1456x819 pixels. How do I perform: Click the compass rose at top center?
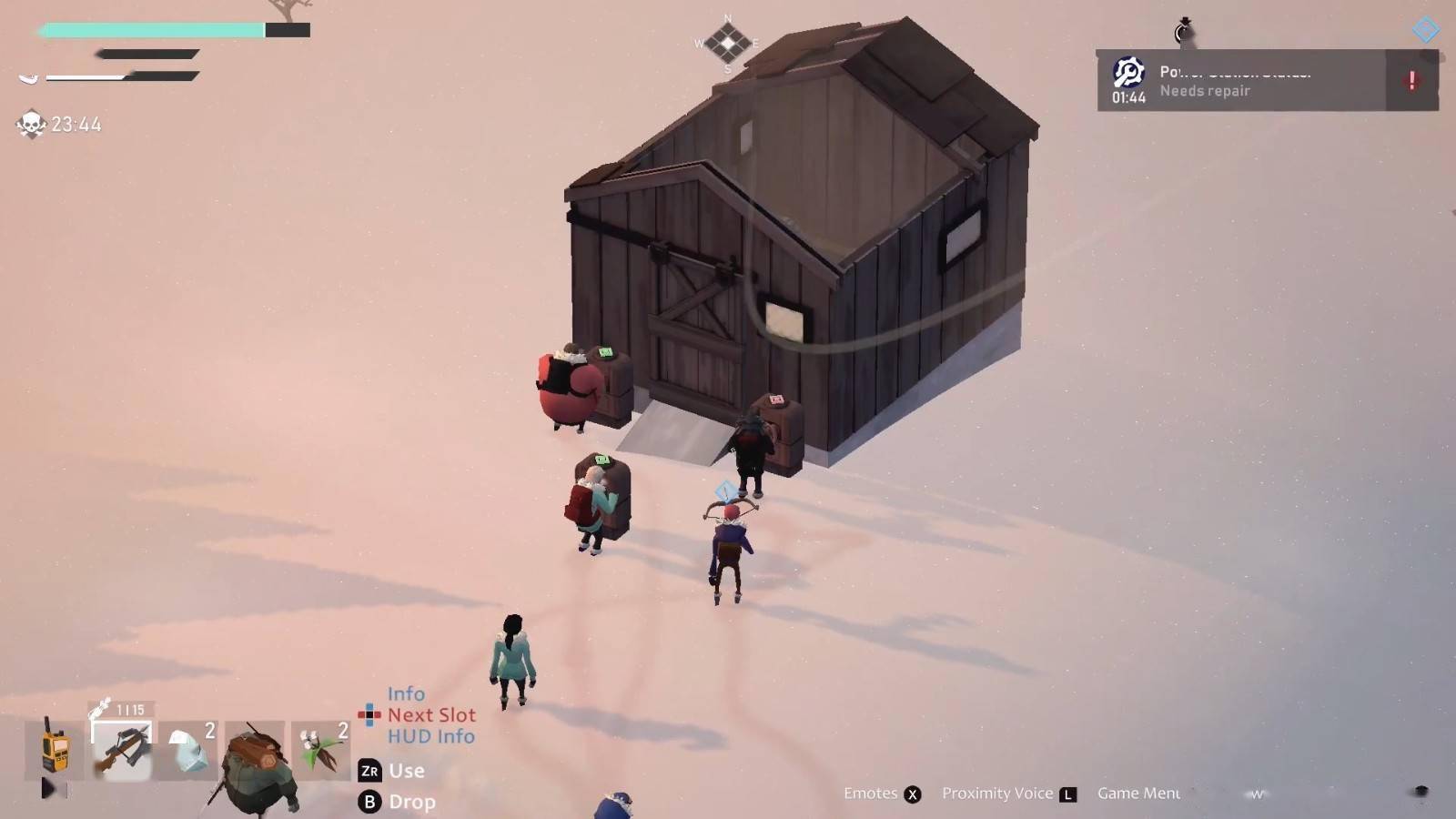point(727,41)
